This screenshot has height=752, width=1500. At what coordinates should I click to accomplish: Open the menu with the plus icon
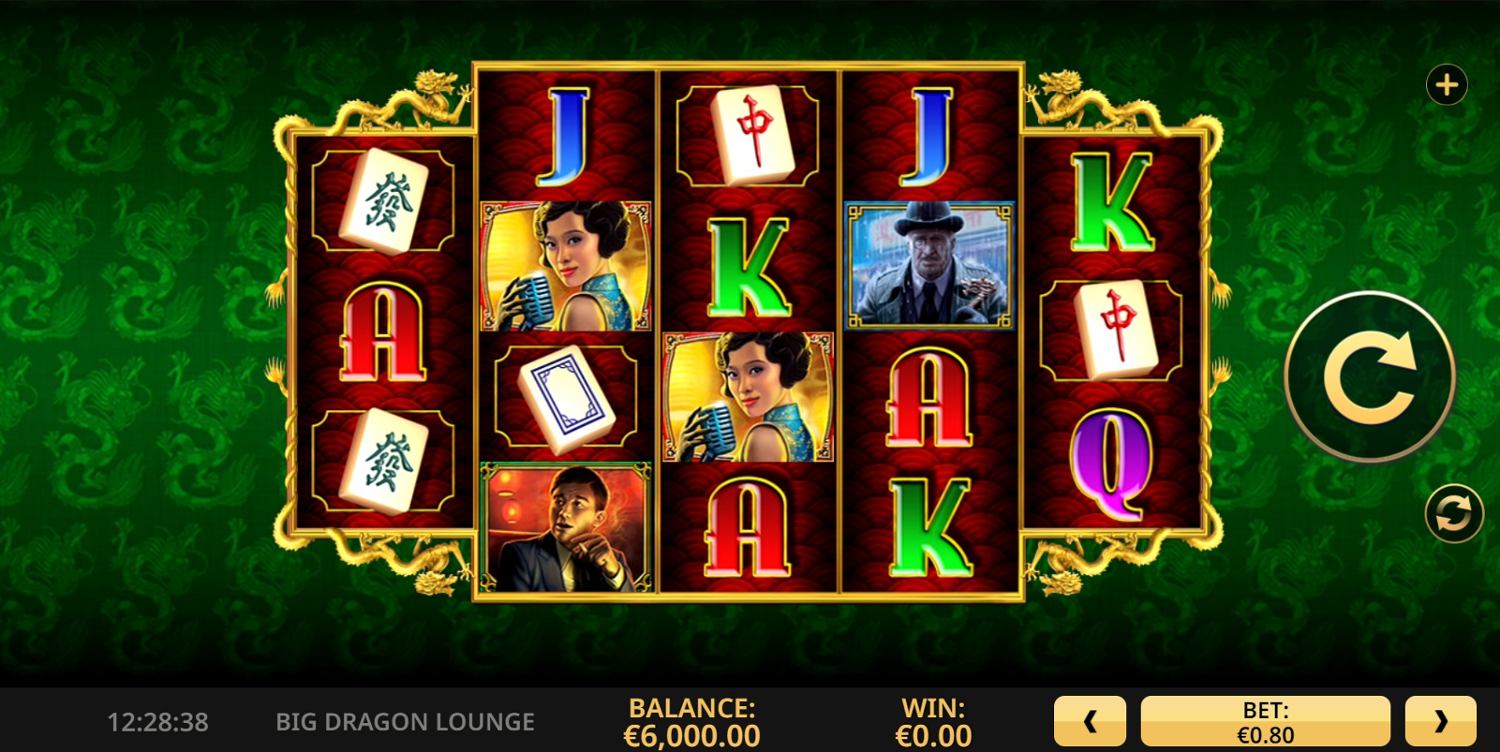pyautogui.click(x=1446, y=86)
